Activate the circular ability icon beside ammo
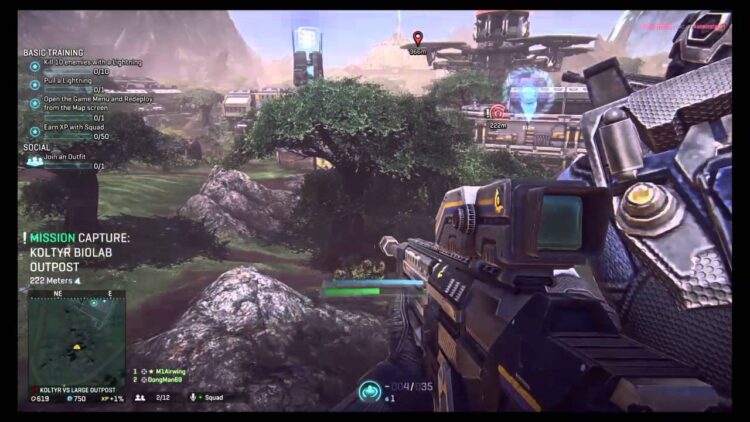This screenshot has width=750, height=422. pos(371,389)
